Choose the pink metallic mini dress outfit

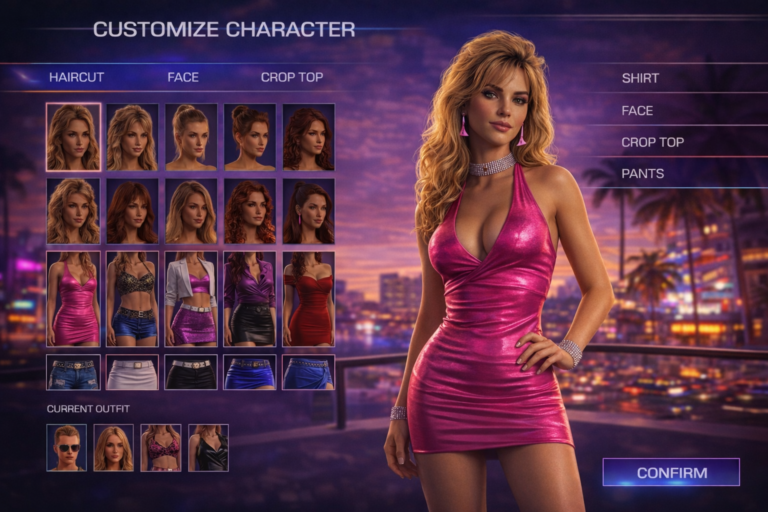click(x=73, y=299)
